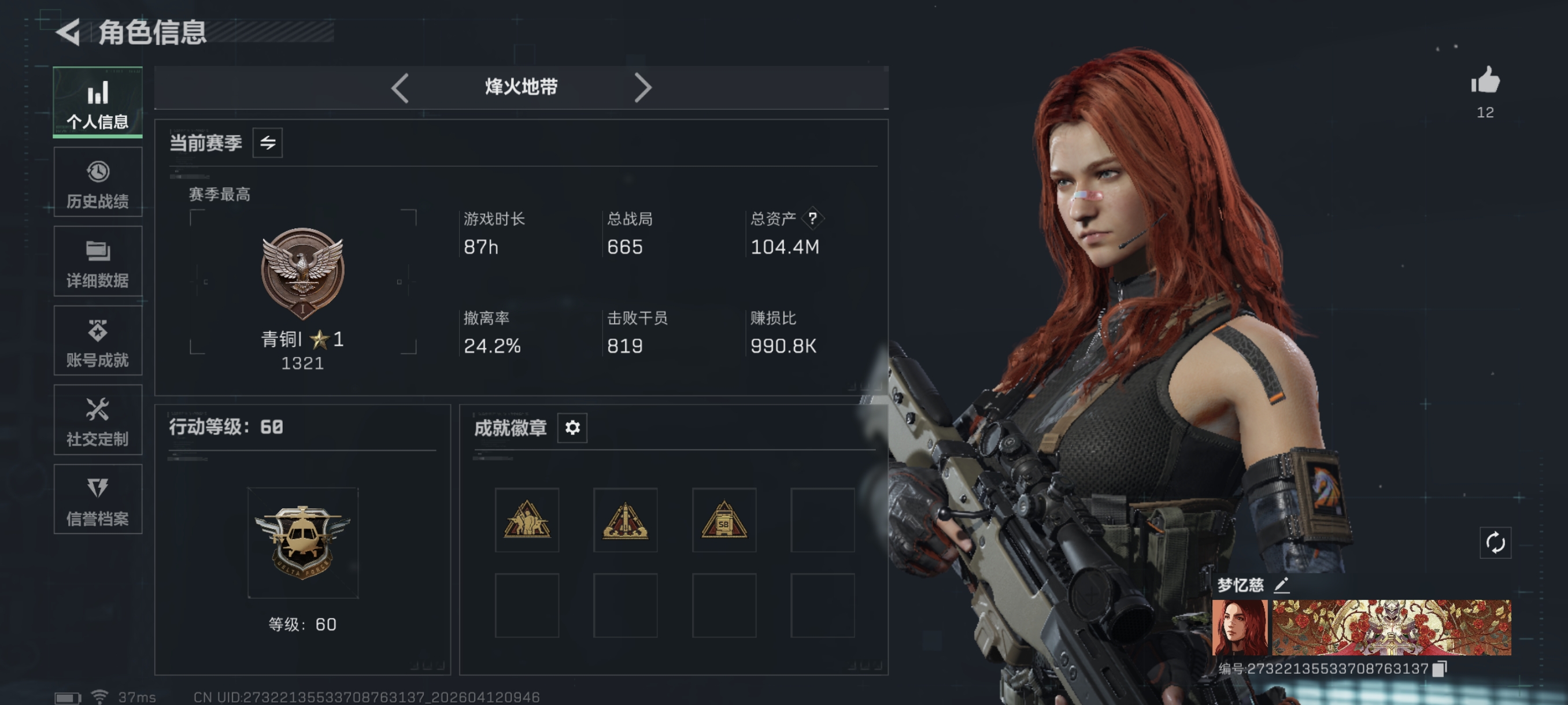Click the helicopter 行动等级 emblem

302,542
